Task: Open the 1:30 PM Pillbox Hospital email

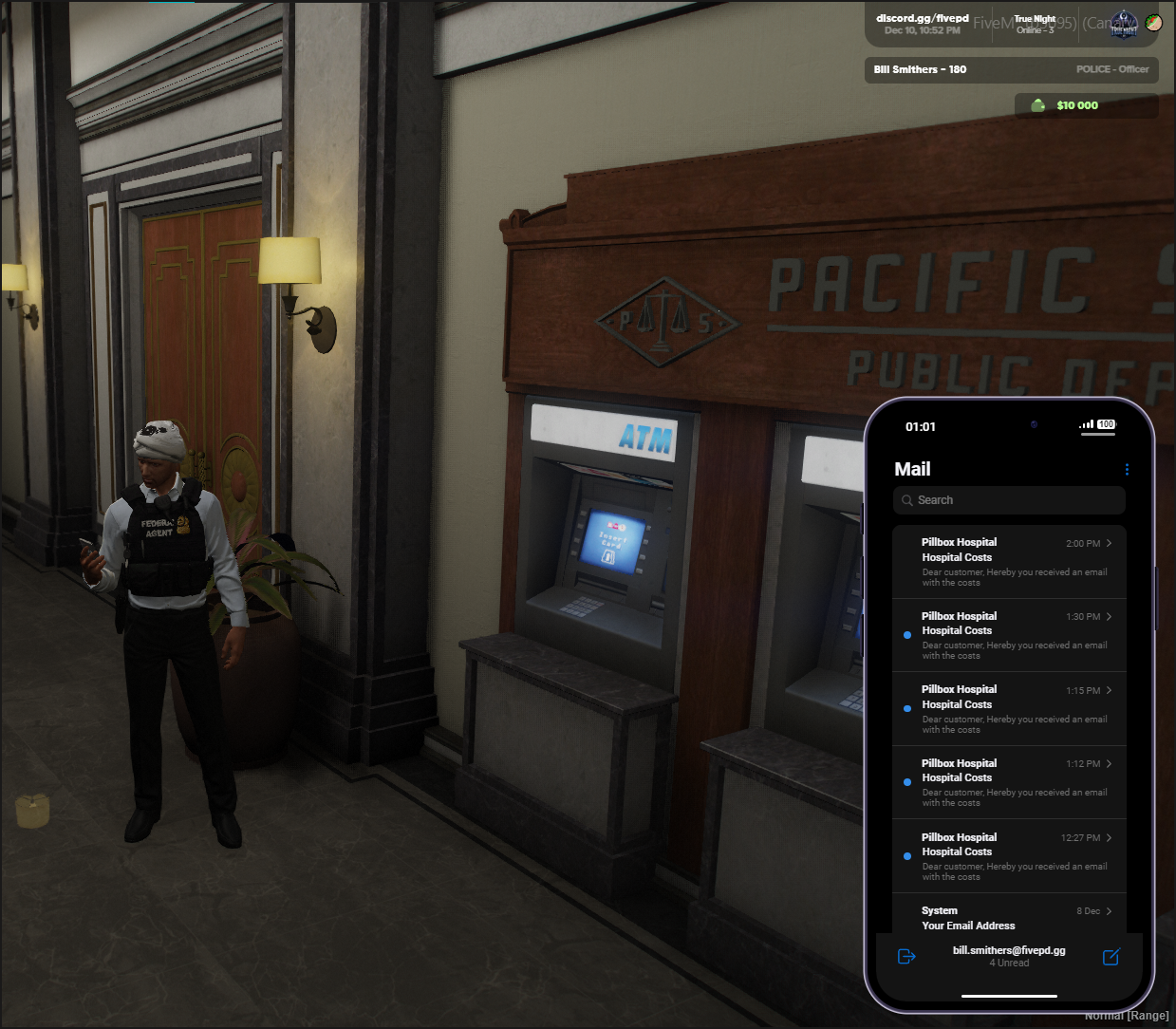Action: tap(1009, 635)
